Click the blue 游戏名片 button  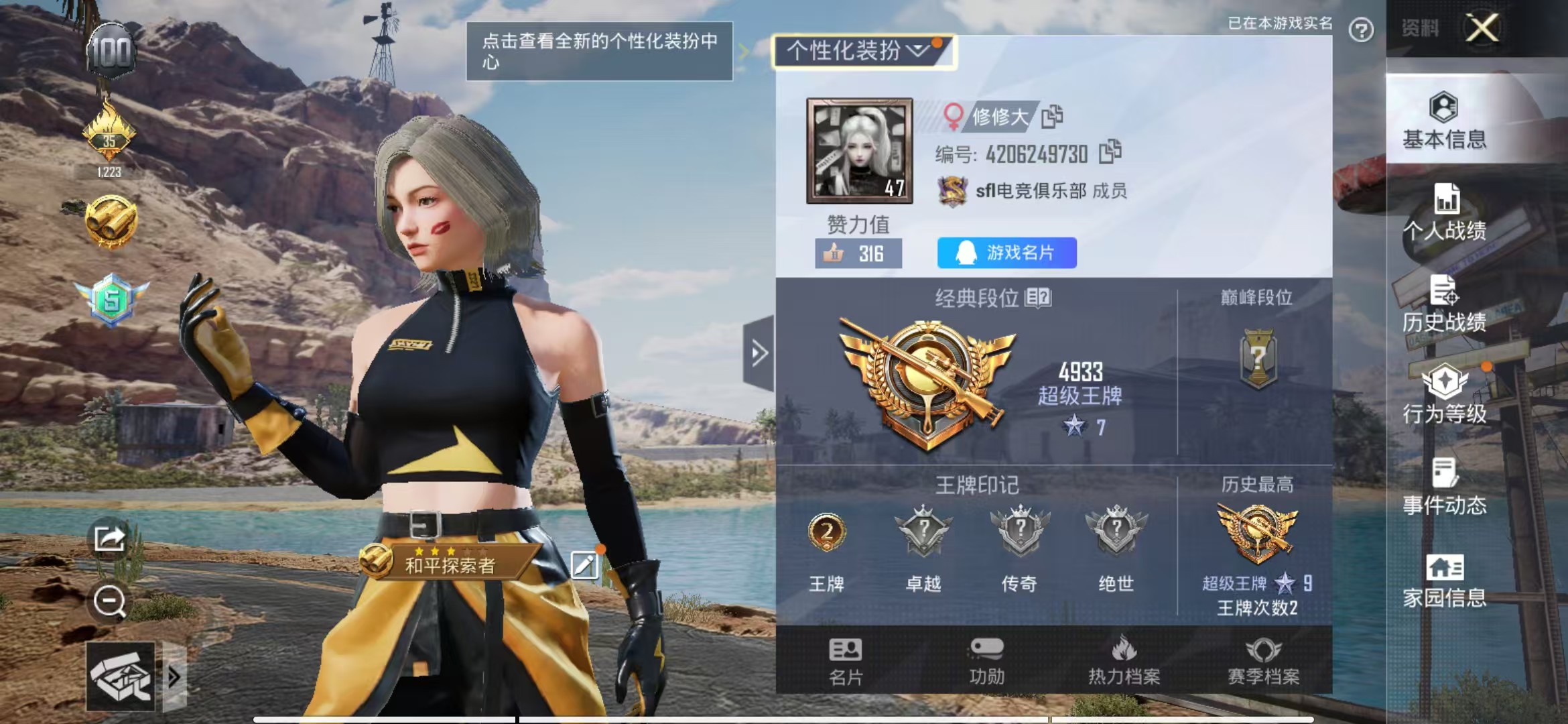pos(1006,253)
